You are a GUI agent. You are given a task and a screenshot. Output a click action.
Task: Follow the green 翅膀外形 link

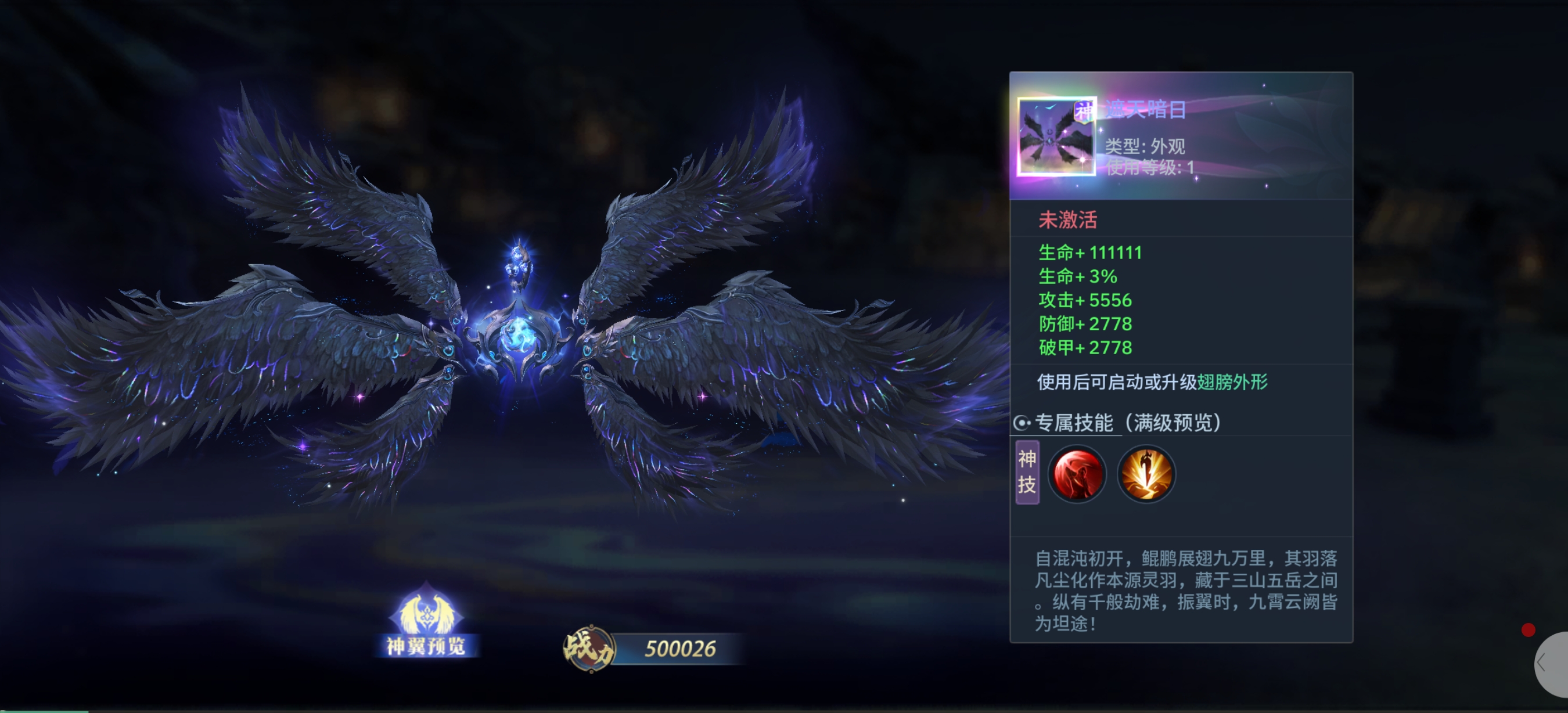pos(1232,382)
